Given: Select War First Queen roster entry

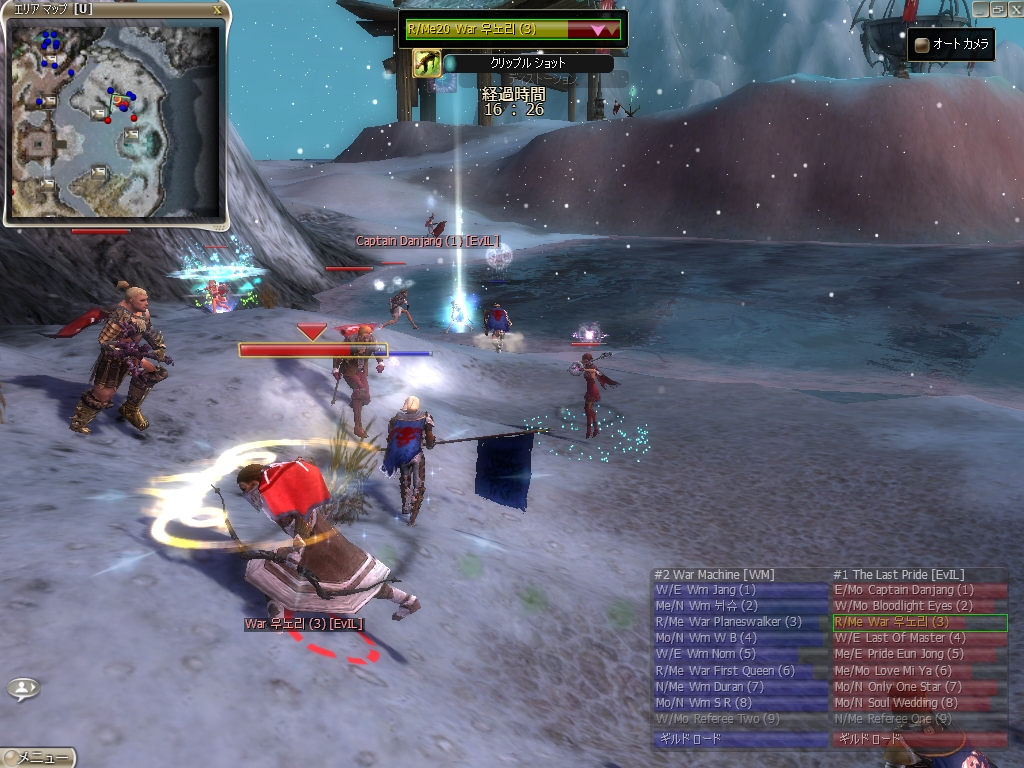Looking at the screenshot, I should (739, 670).
